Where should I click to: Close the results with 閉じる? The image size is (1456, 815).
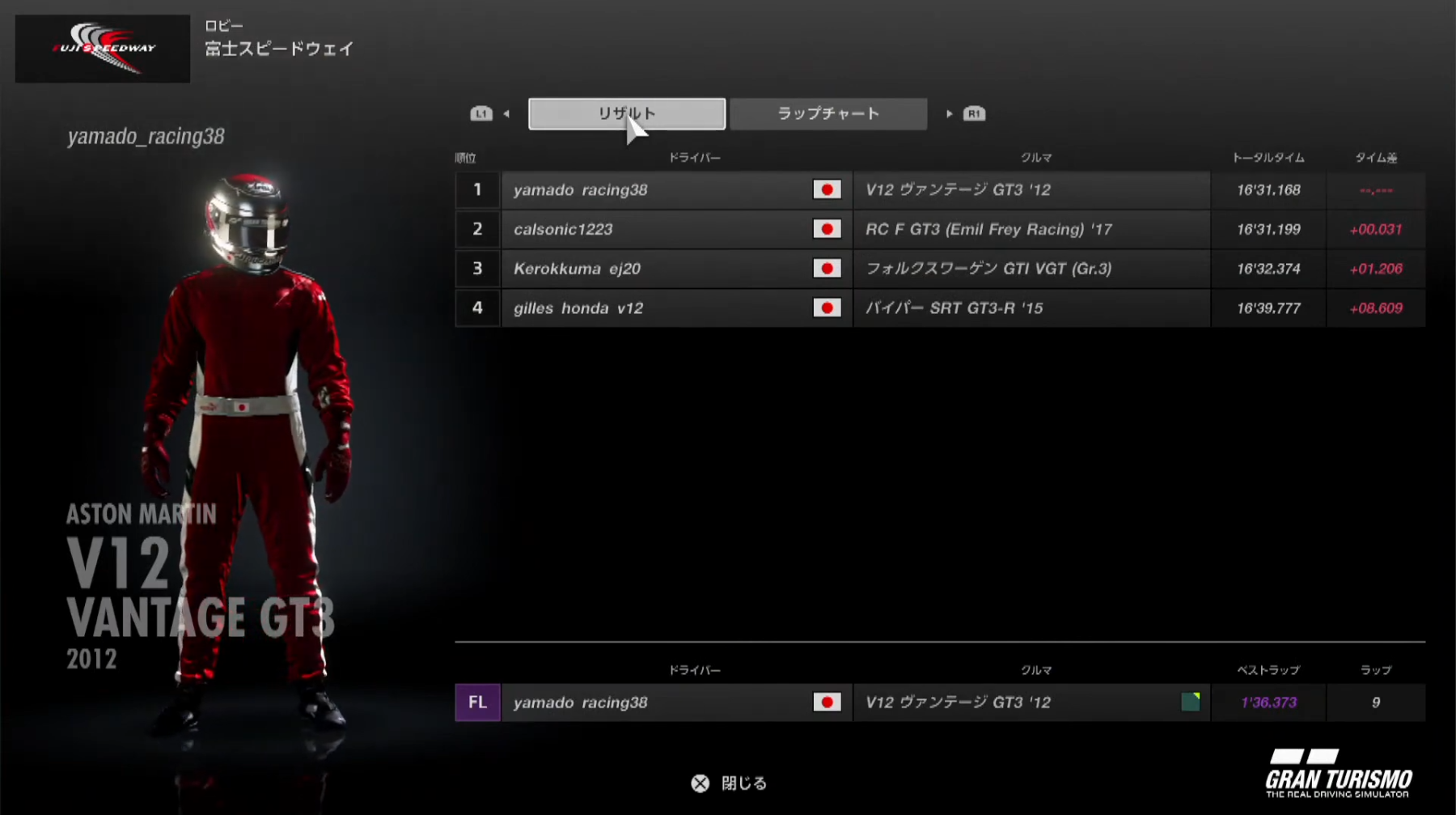pyautogui.click(x=730, y=783)
